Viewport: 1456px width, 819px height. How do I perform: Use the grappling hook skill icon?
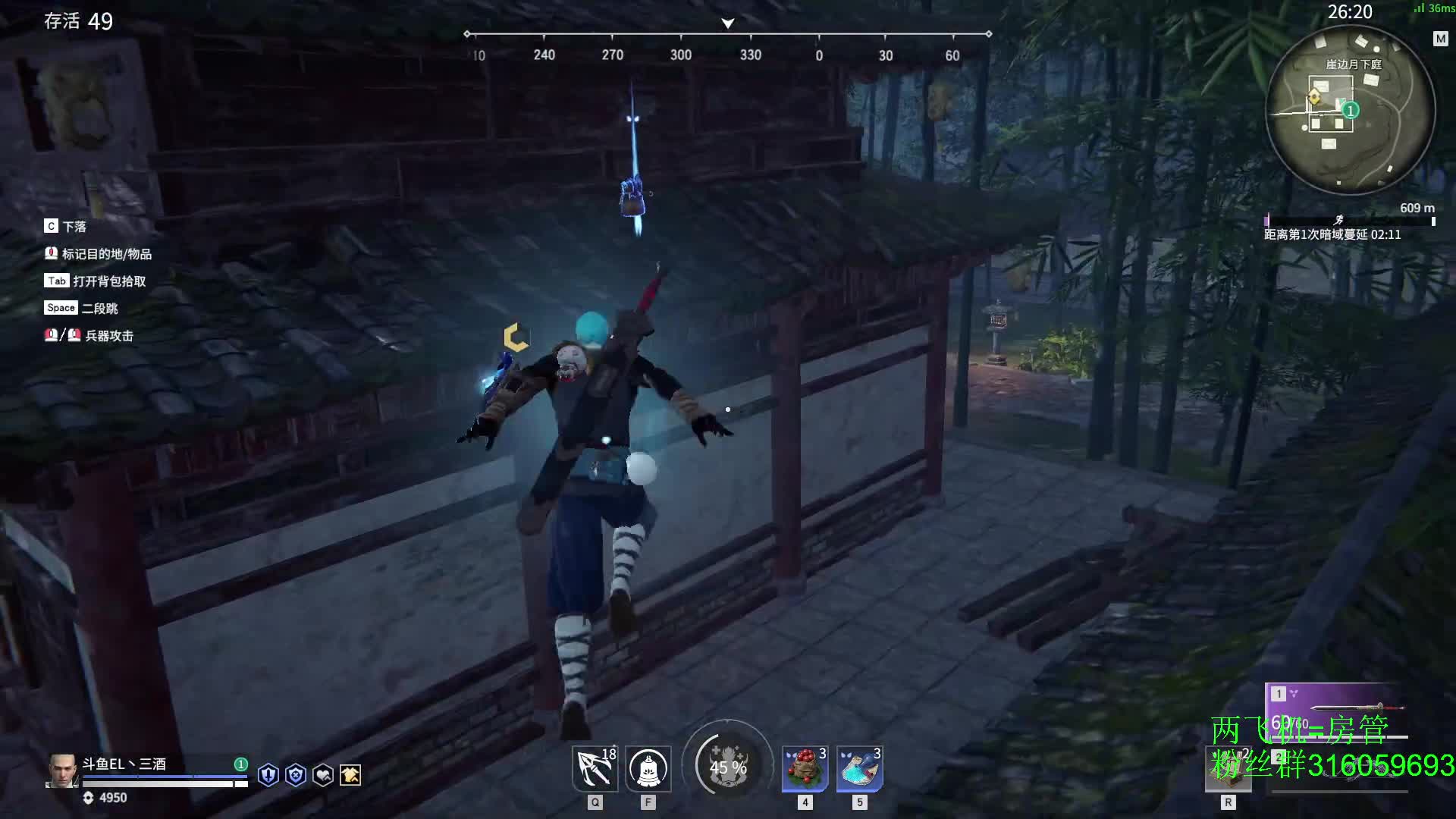coord(595,768)
